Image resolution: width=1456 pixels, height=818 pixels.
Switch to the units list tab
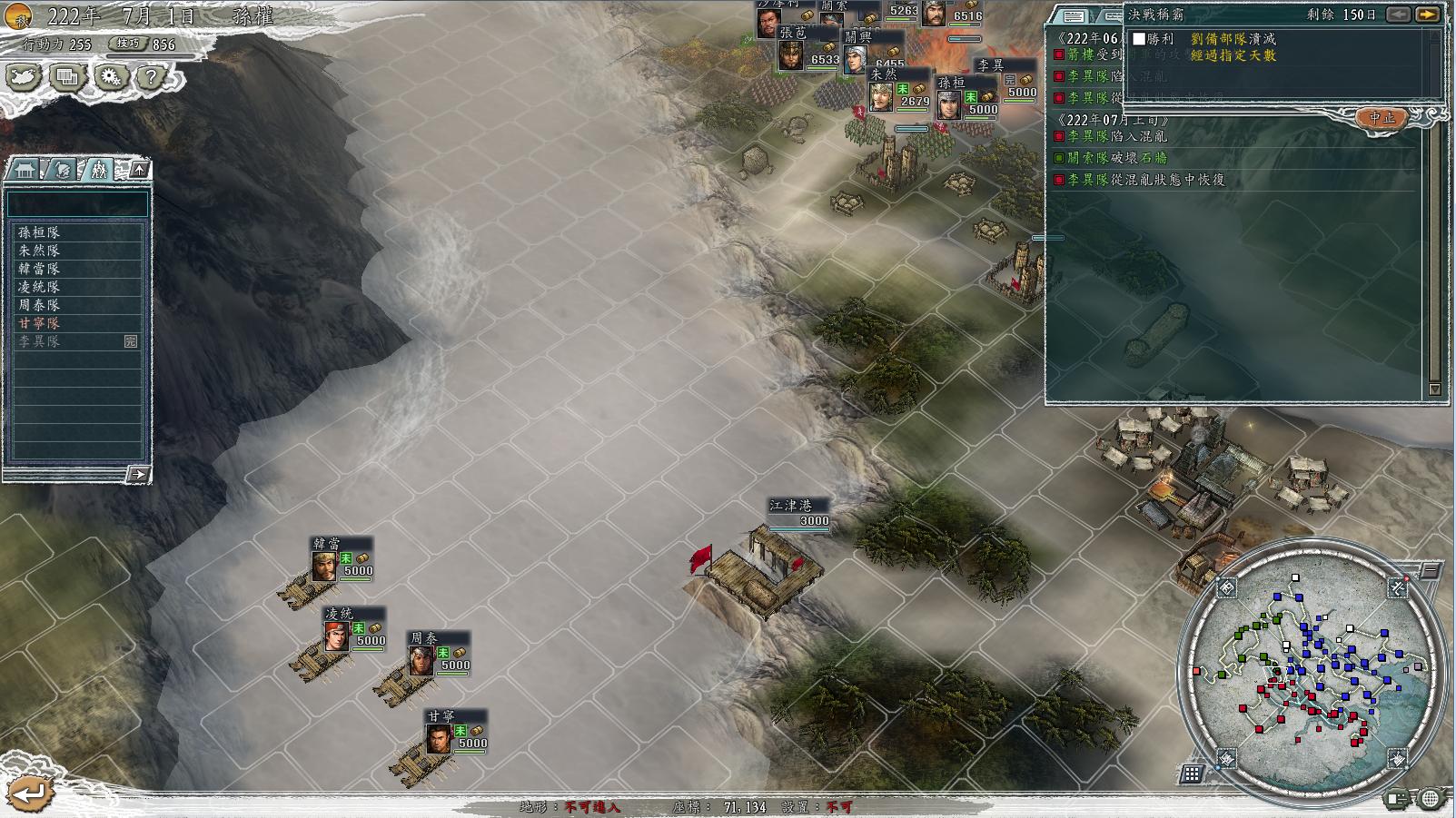point(98,170)
